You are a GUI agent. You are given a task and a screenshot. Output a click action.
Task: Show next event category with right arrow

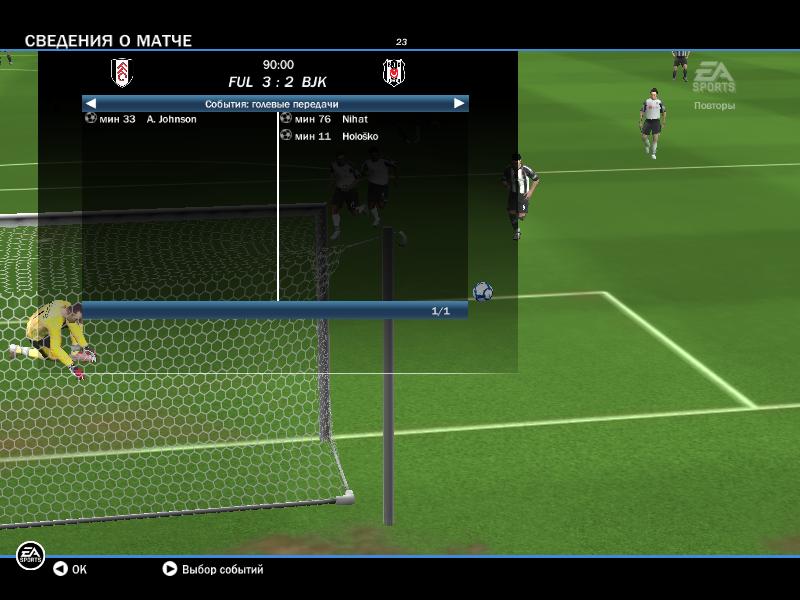point(459,103)
